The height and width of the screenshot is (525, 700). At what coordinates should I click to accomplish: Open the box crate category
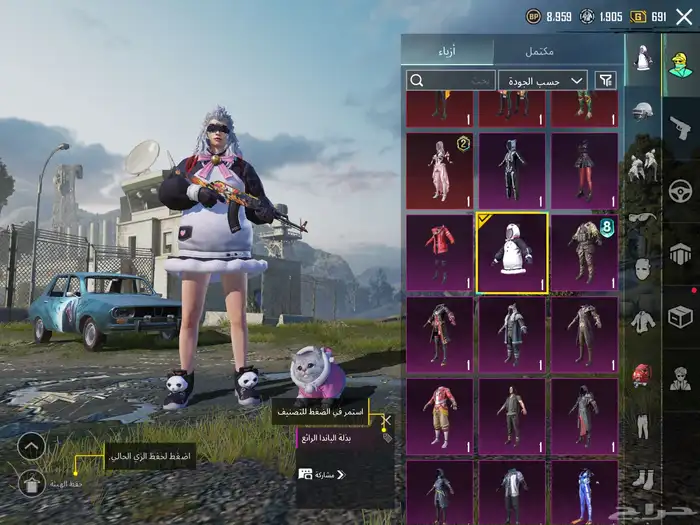pyautogui.click(x=681, y=317)
